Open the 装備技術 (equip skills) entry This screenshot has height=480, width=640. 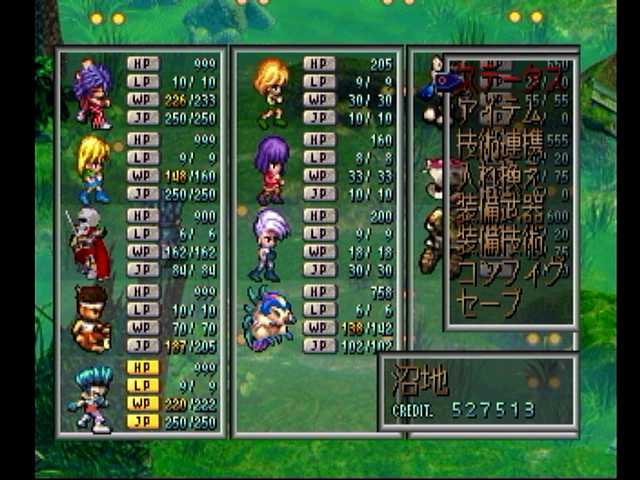[500, 240]
